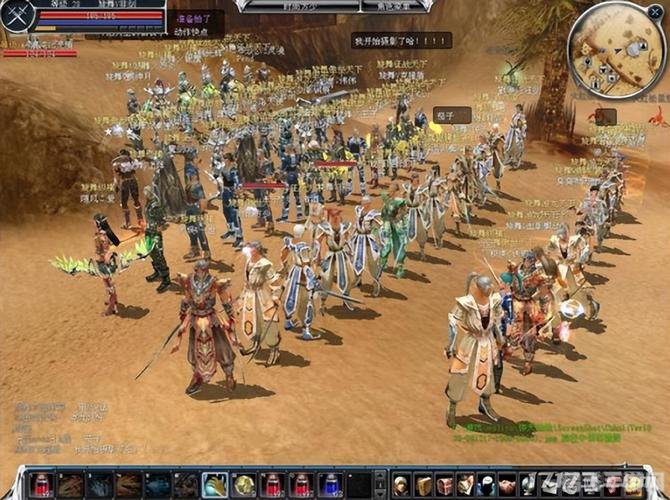Click the handshake icon in the menu bar

[508, 485]
